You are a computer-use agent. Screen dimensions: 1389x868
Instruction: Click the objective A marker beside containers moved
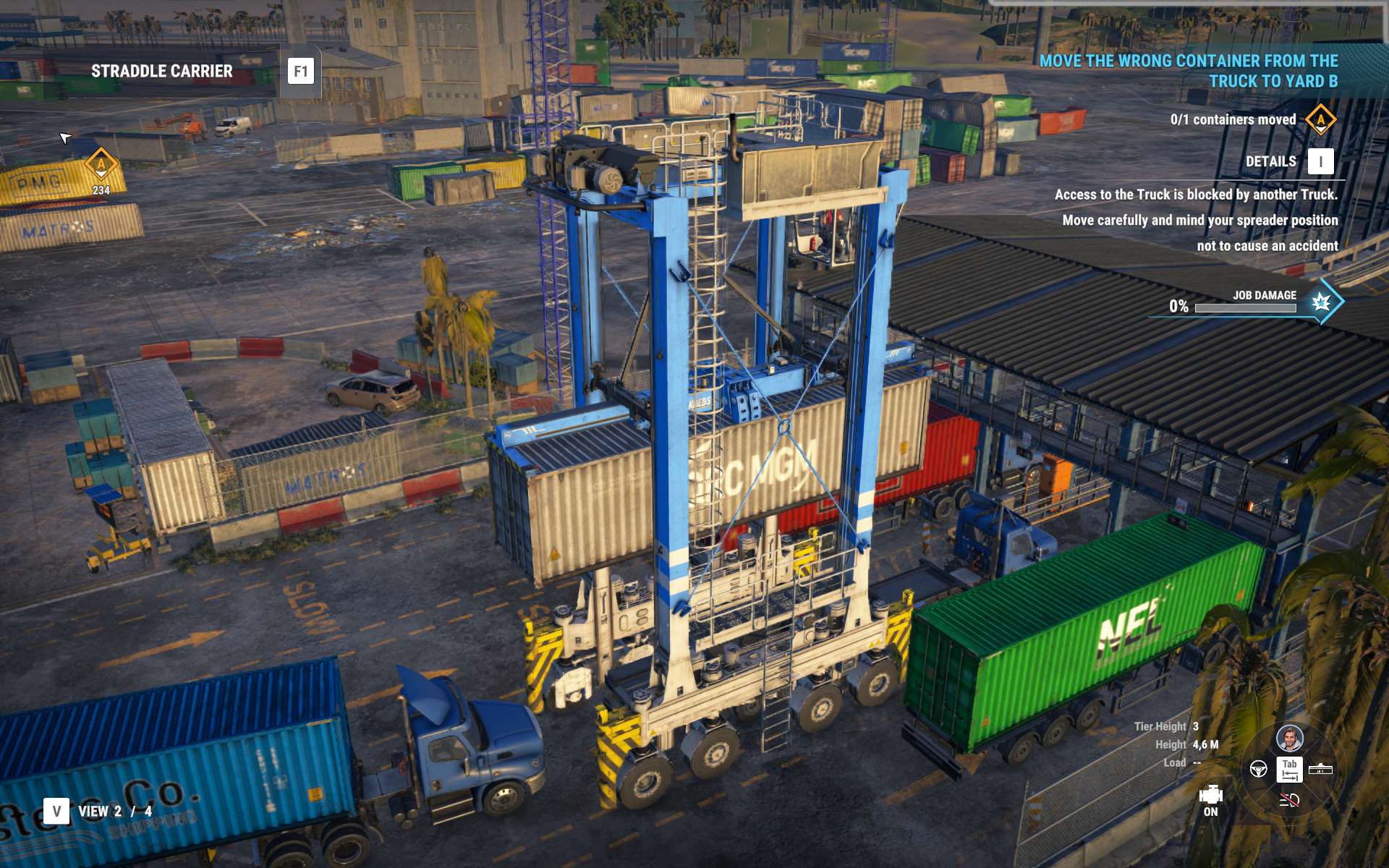point(1320,119)
